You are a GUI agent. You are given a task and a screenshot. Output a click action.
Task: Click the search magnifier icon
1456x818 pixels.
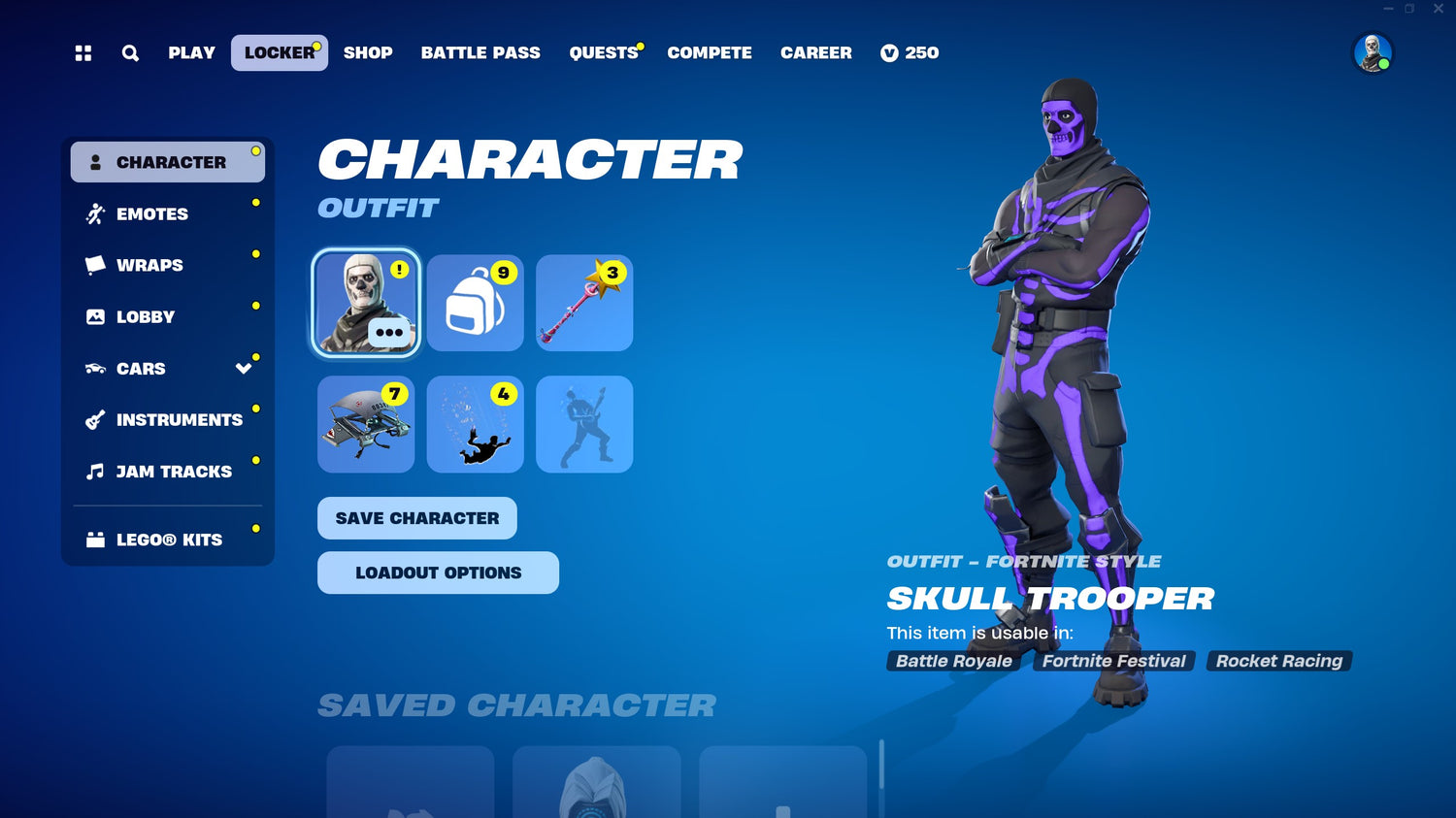coord(129,53)
